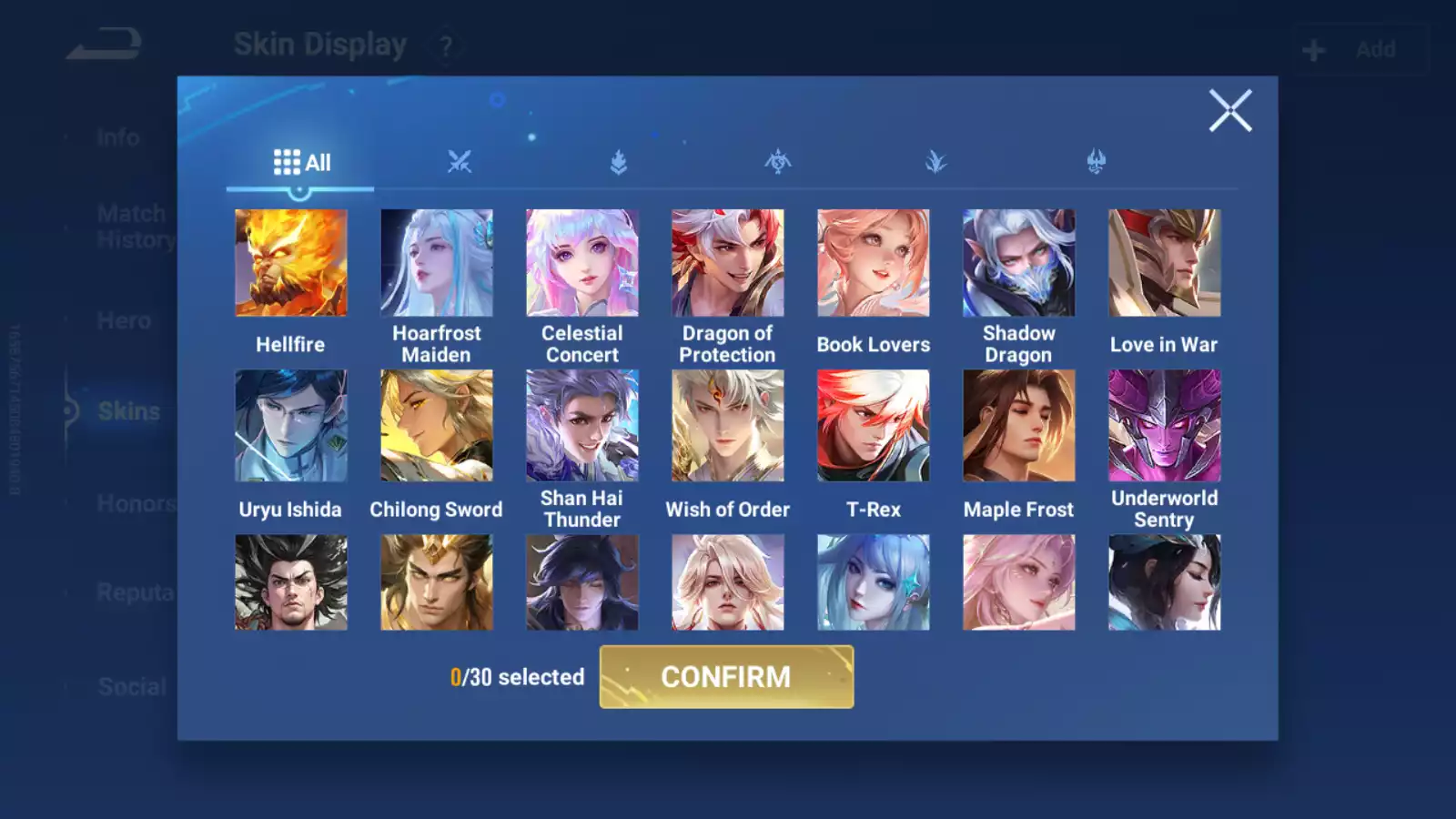Select the Underworld Sentry skin
This screenshot has width=1456, height=819.
(x=1164, y=425)
